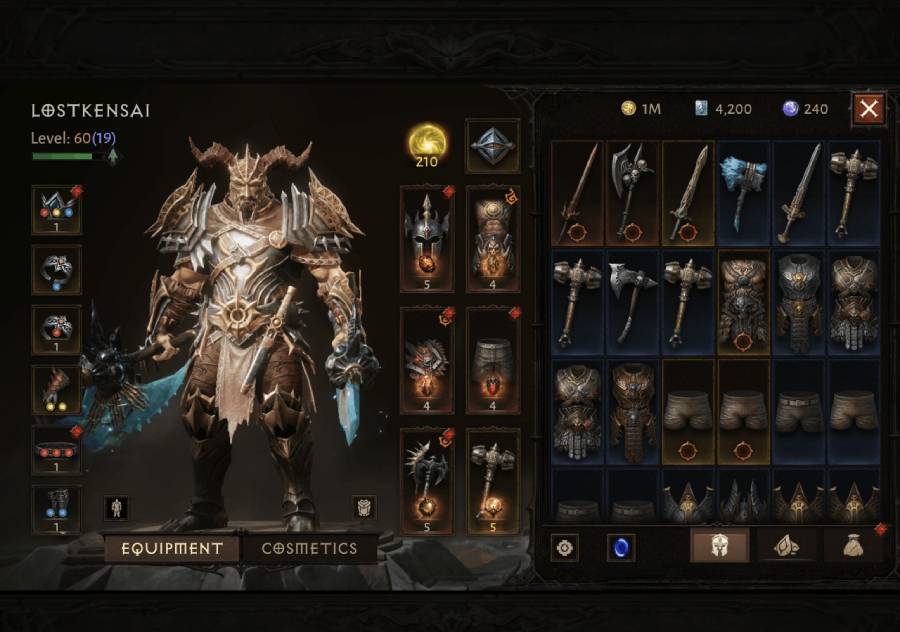This screenshot has height=632, width=900.
Task: Open the gear-shaped inventory settings button
Action: pyautogui.click(x=567, y=548)
